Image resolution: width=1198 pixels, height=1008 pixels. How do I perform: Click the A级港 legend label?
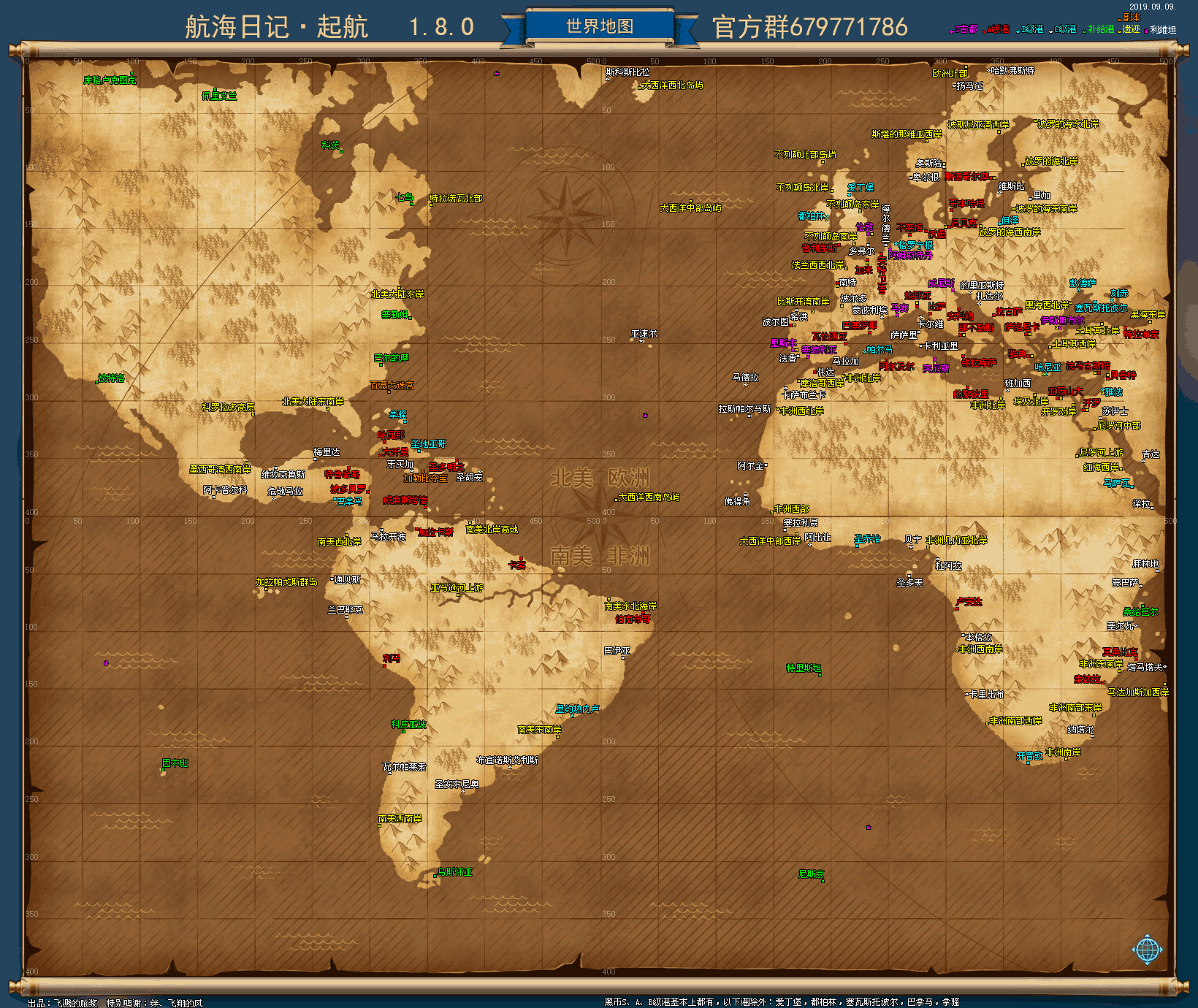(x=999, y=29)
